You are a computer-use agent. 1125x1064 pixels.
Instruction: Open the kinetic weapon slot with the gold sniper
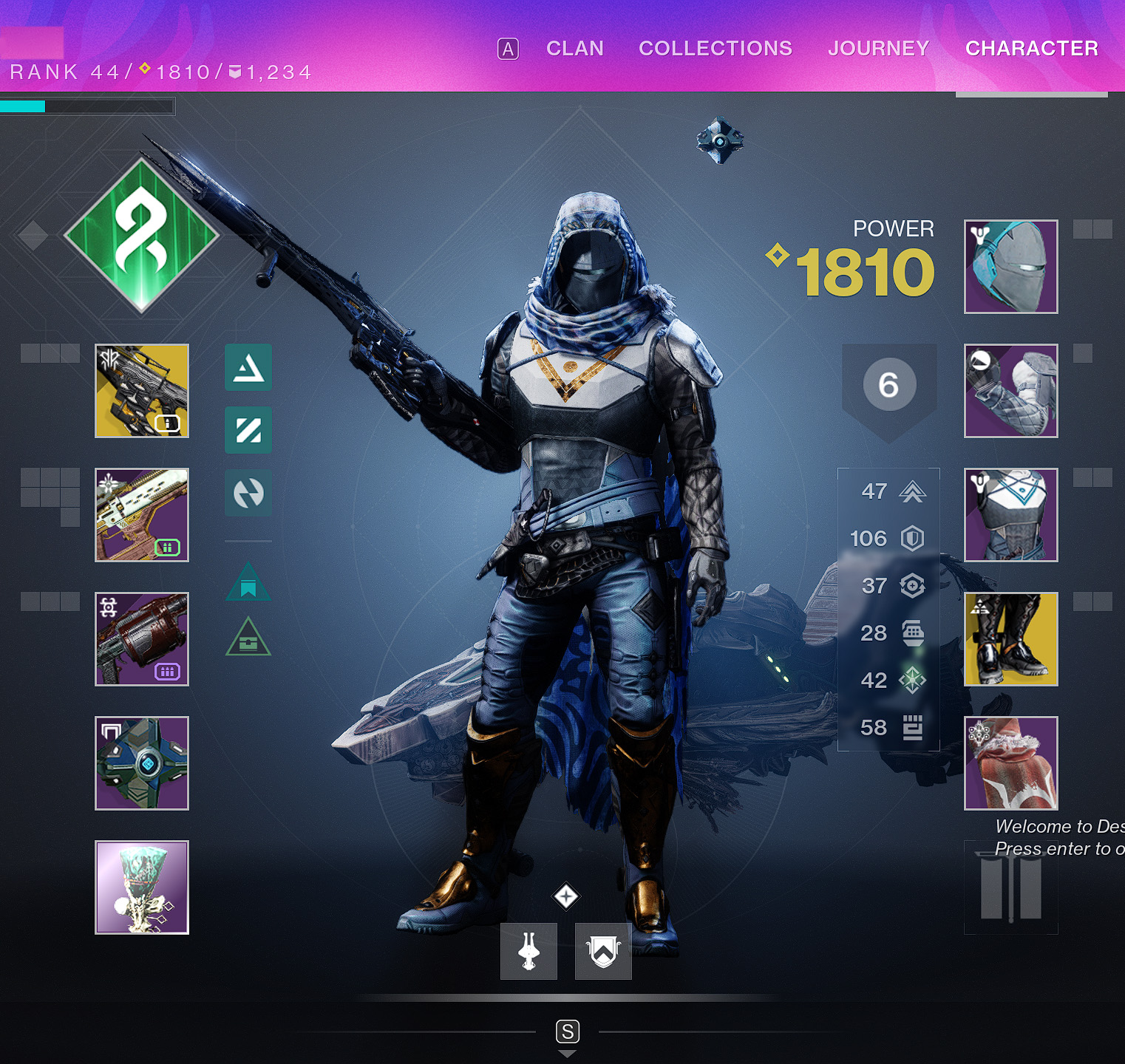pos(142,390)
